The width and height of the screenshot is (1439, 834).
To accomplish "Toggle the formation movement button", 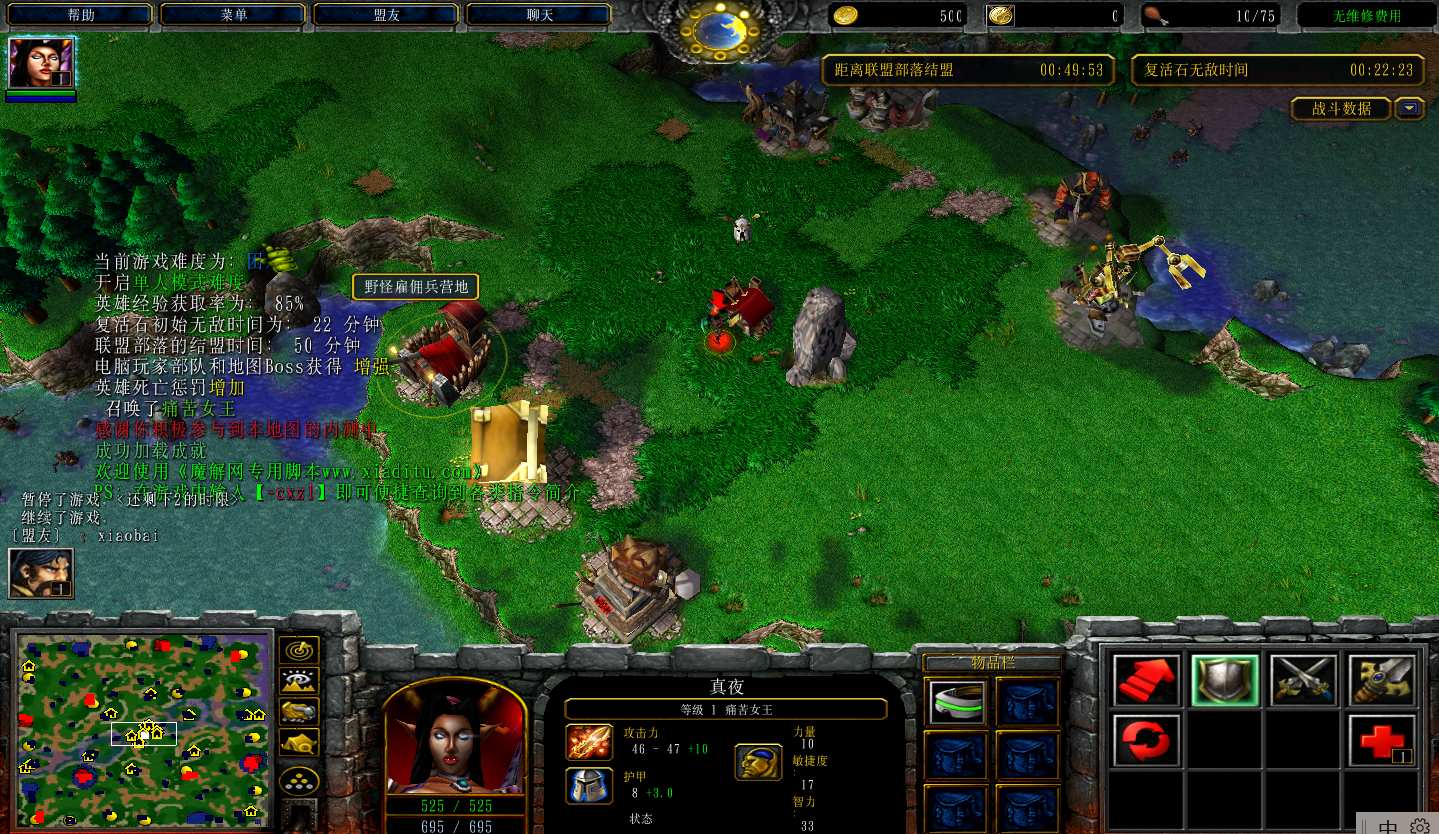I will [x=299, y=779].
